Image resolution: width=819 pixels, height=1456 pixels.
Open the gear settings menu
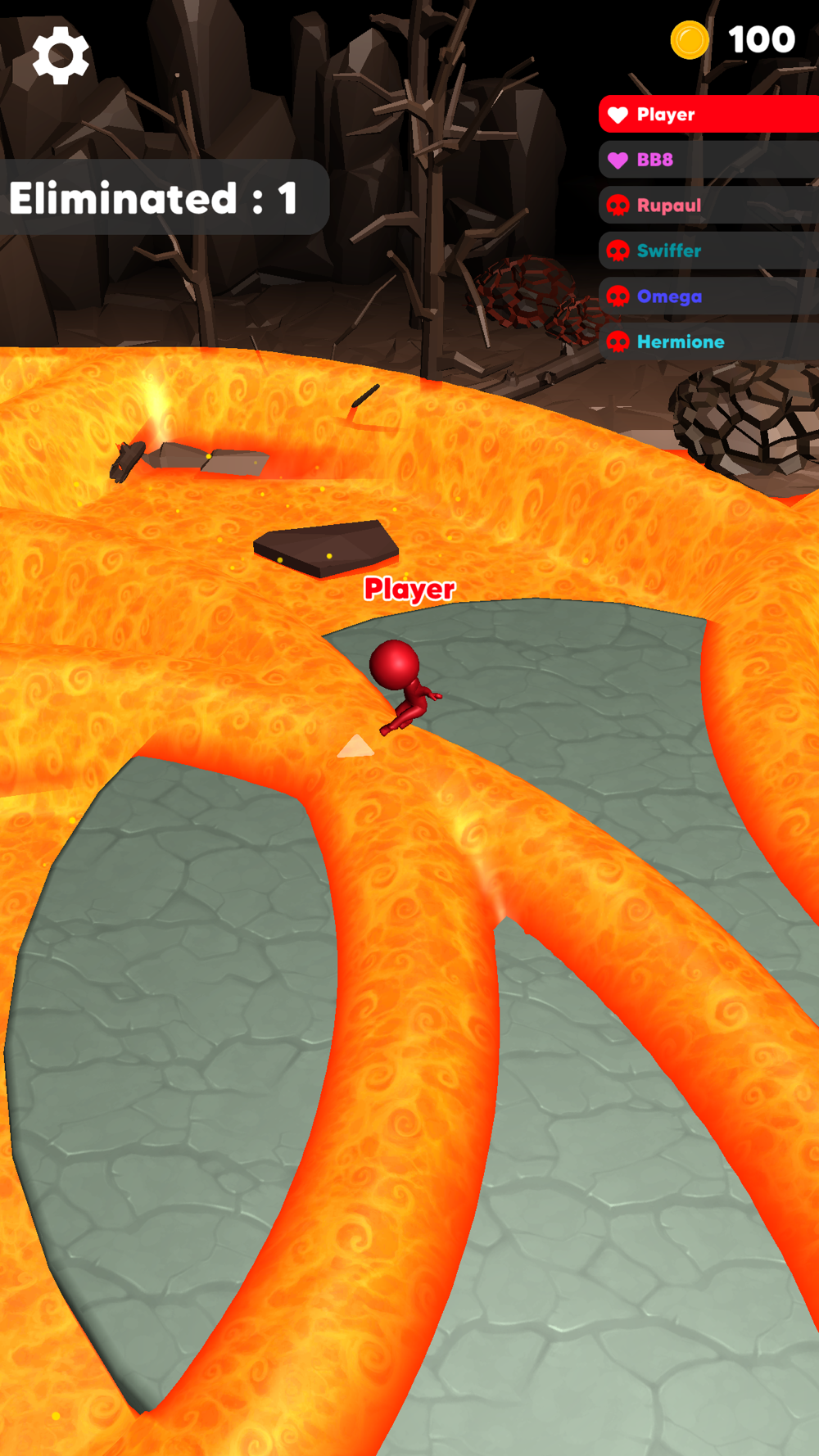coord(61,56)
